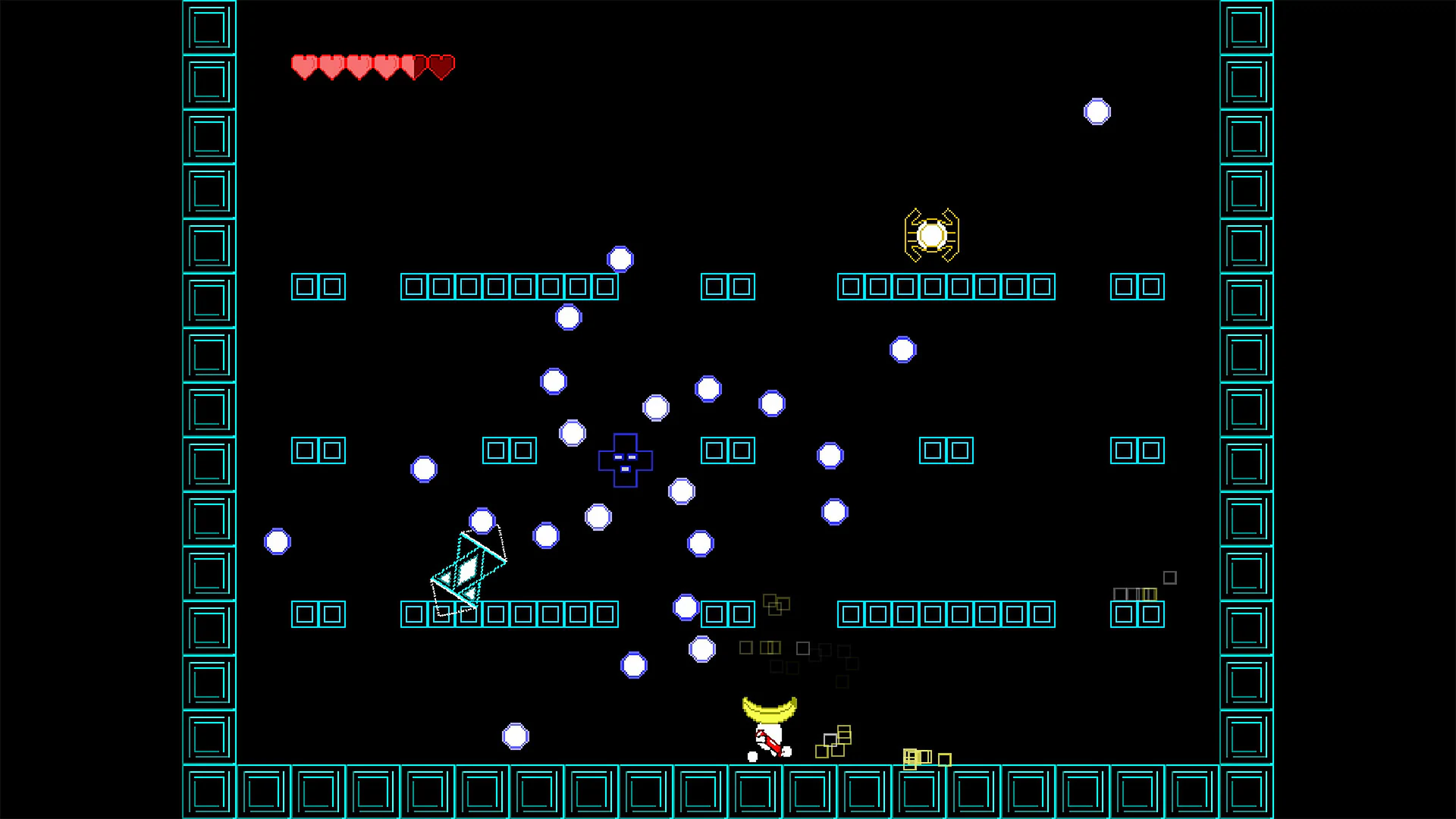Click the pink portion of the fifth heart

point(406,67)
